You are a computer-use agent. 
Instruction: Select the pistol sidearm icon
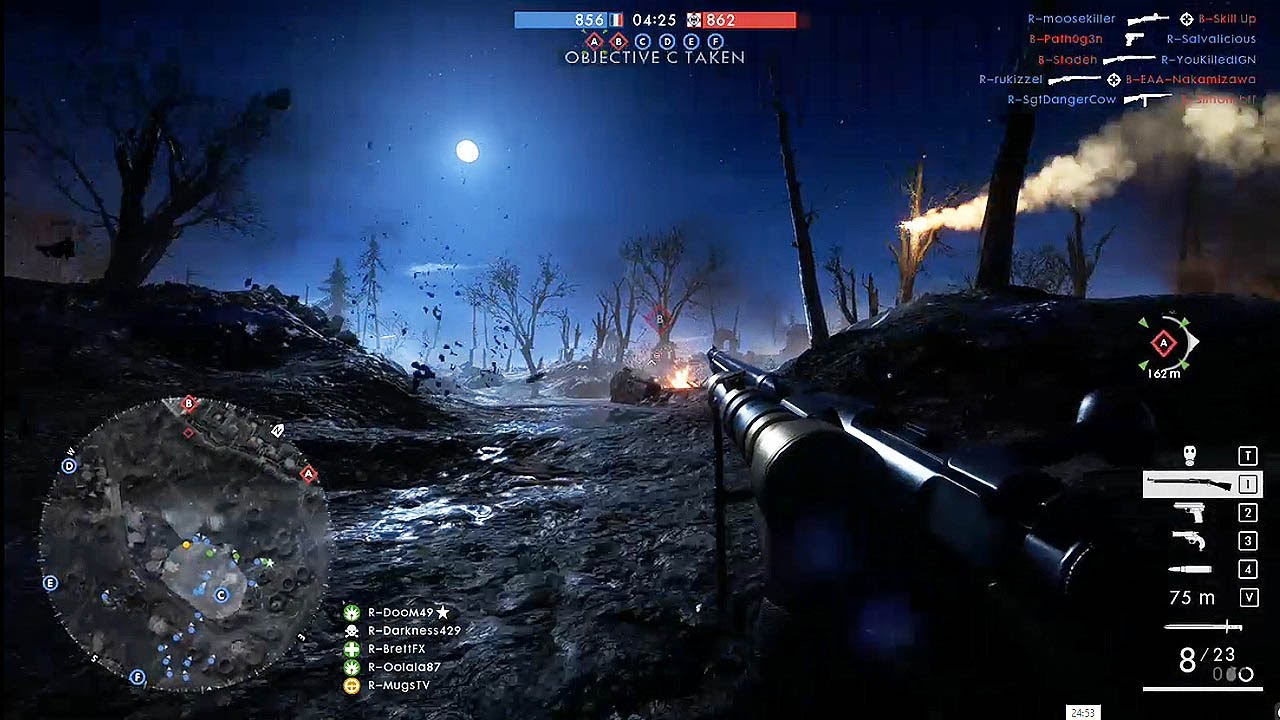(x=1190, y=510)
